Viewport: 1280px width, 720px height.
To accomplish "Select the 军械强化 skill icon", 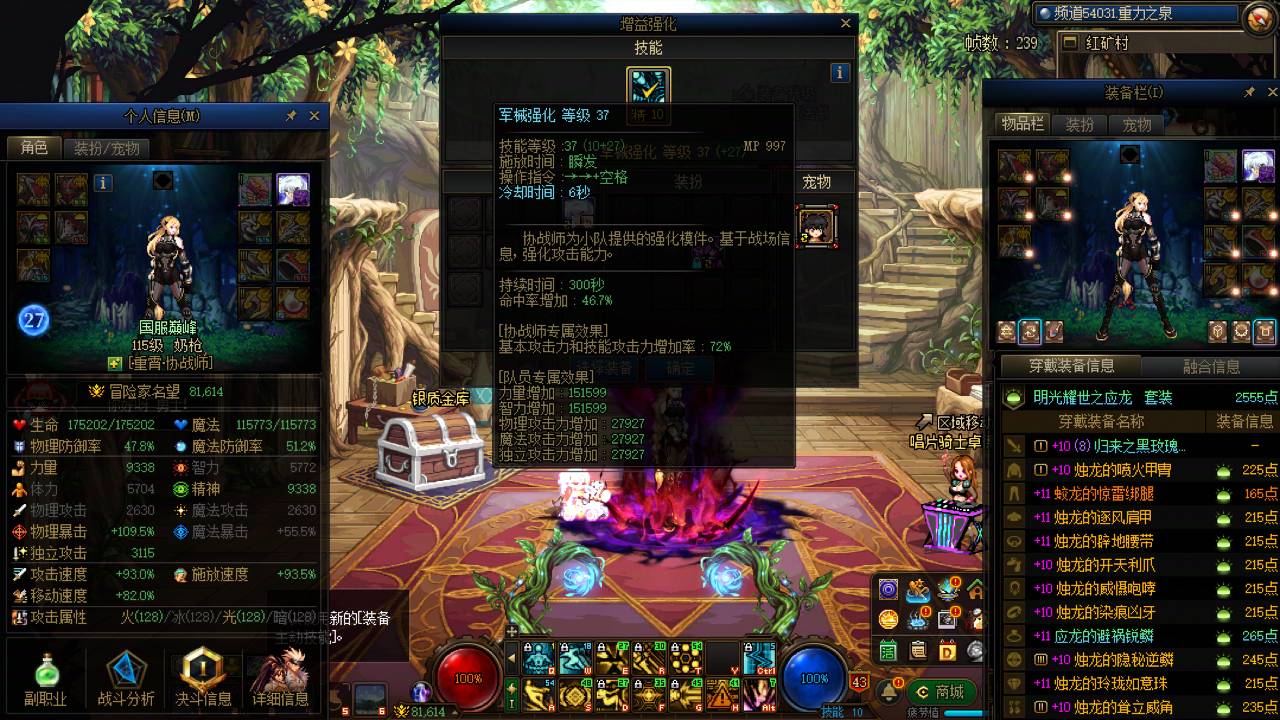I will pyautogui.click(x=647, y=83).
